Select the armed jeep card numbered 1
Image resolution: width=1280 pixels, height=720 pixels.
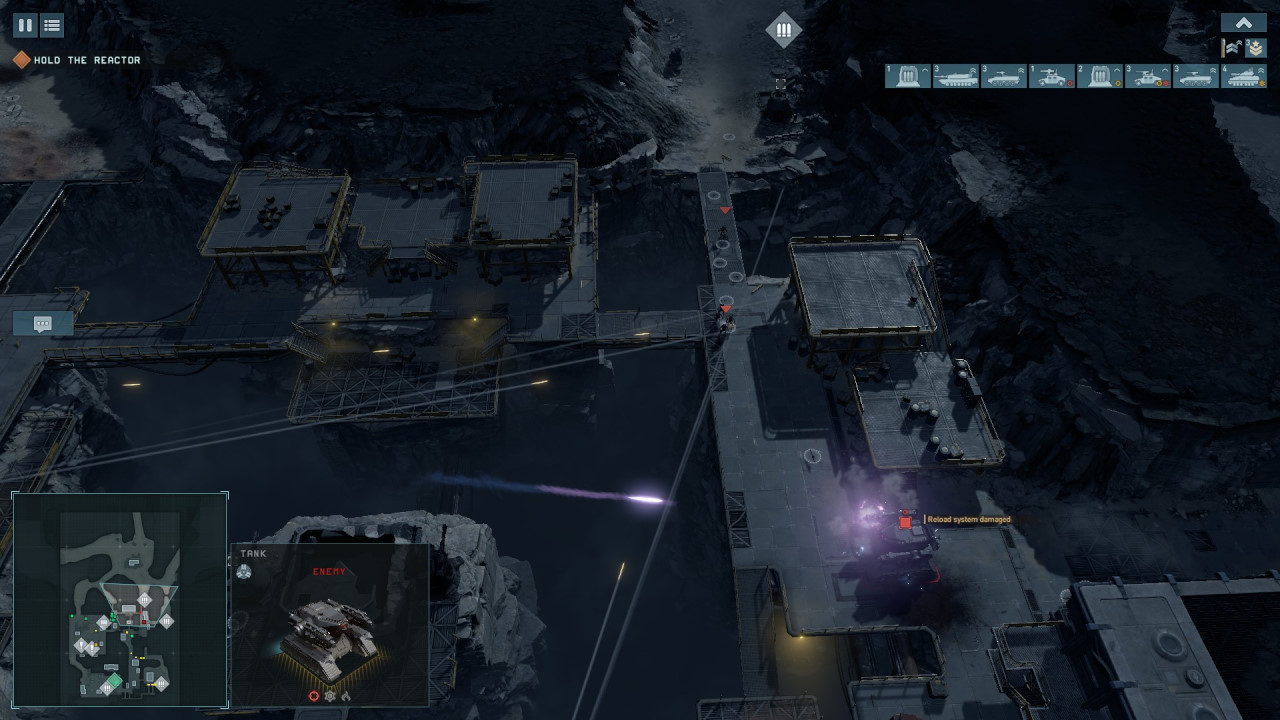click(1052, 76)
